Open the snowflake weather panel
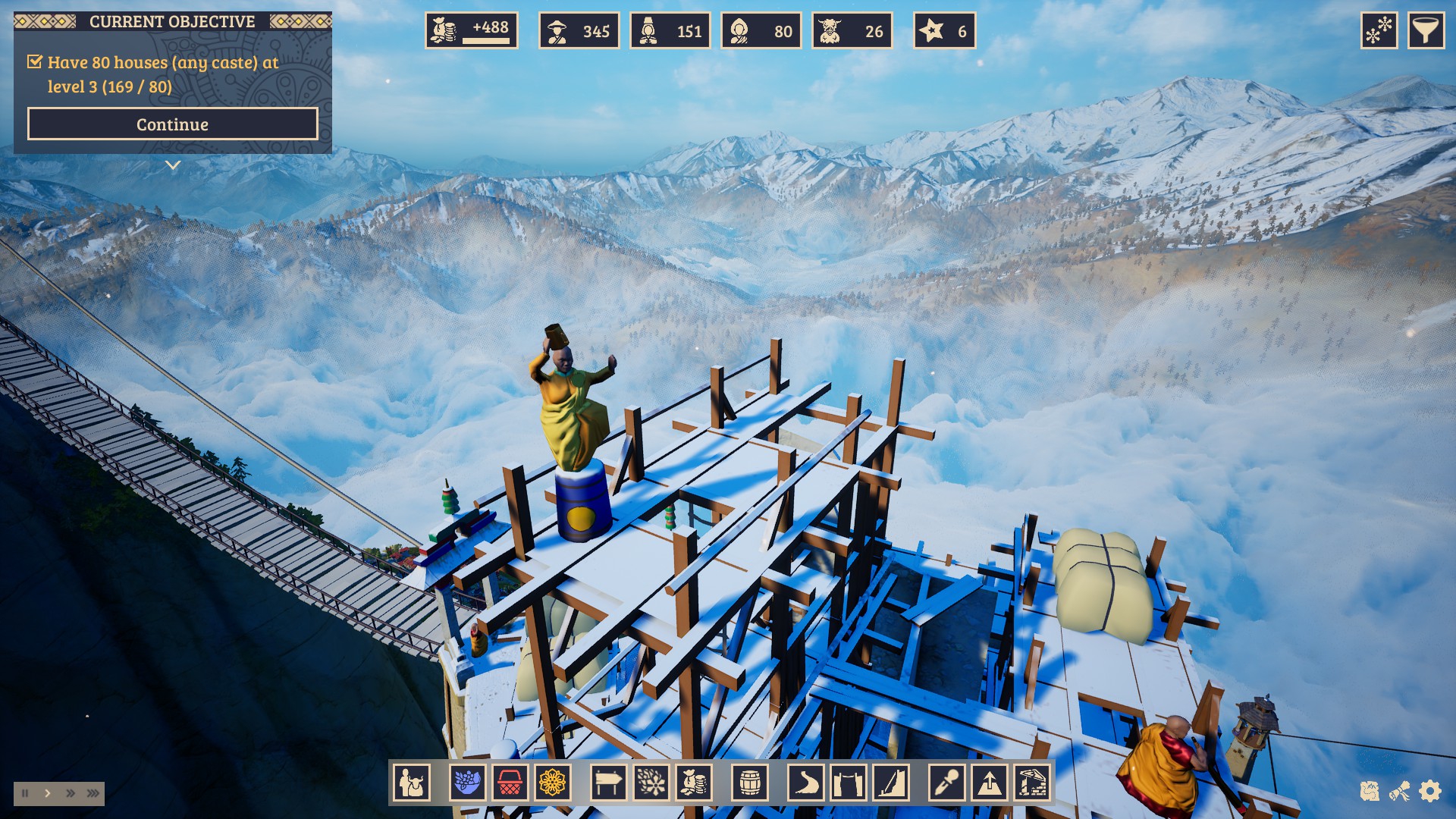 click(x=1379, y=31)
